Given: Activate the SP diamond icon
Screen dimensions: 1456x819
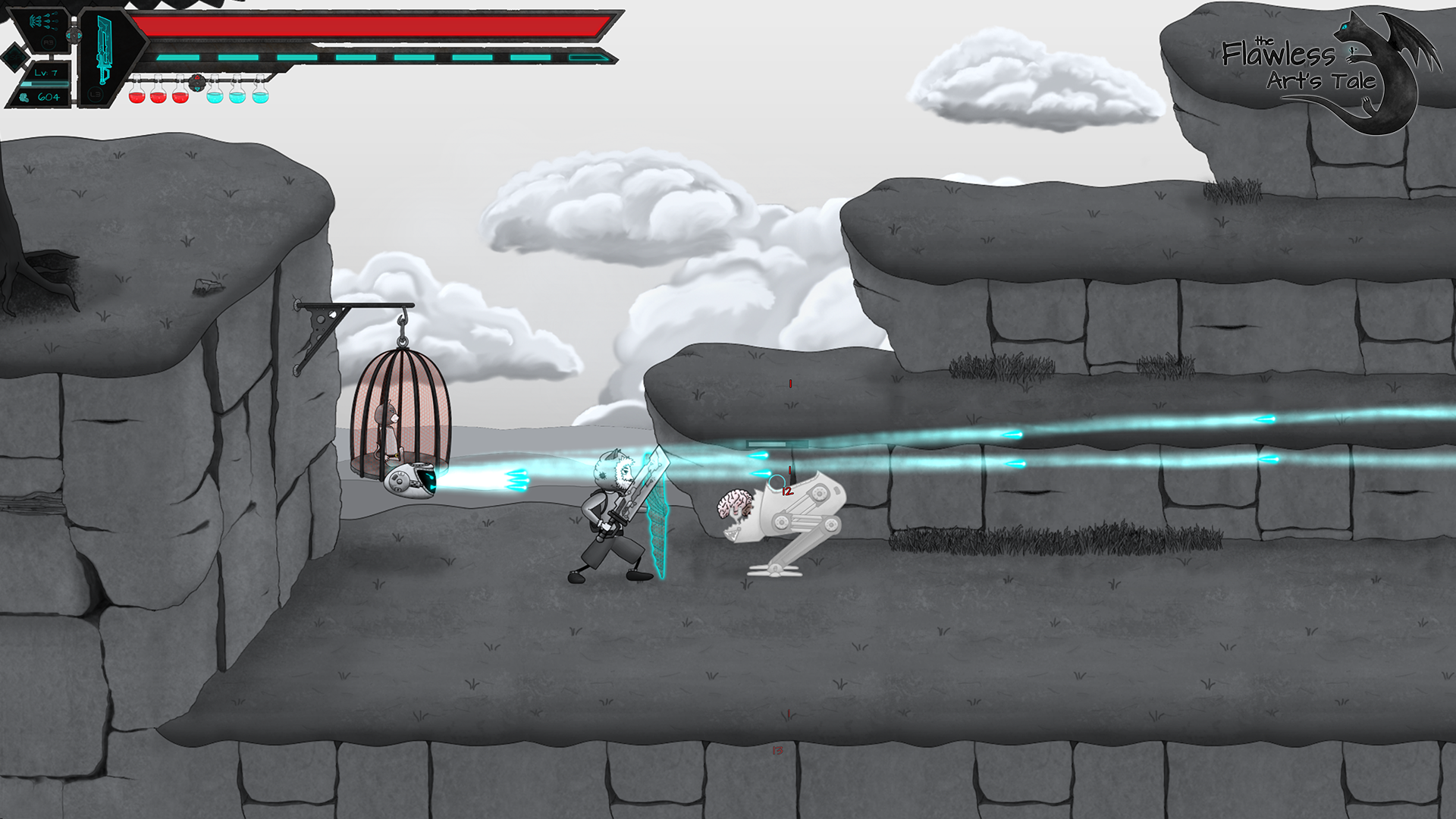Looking at the screenshot, I should (14, 57).
